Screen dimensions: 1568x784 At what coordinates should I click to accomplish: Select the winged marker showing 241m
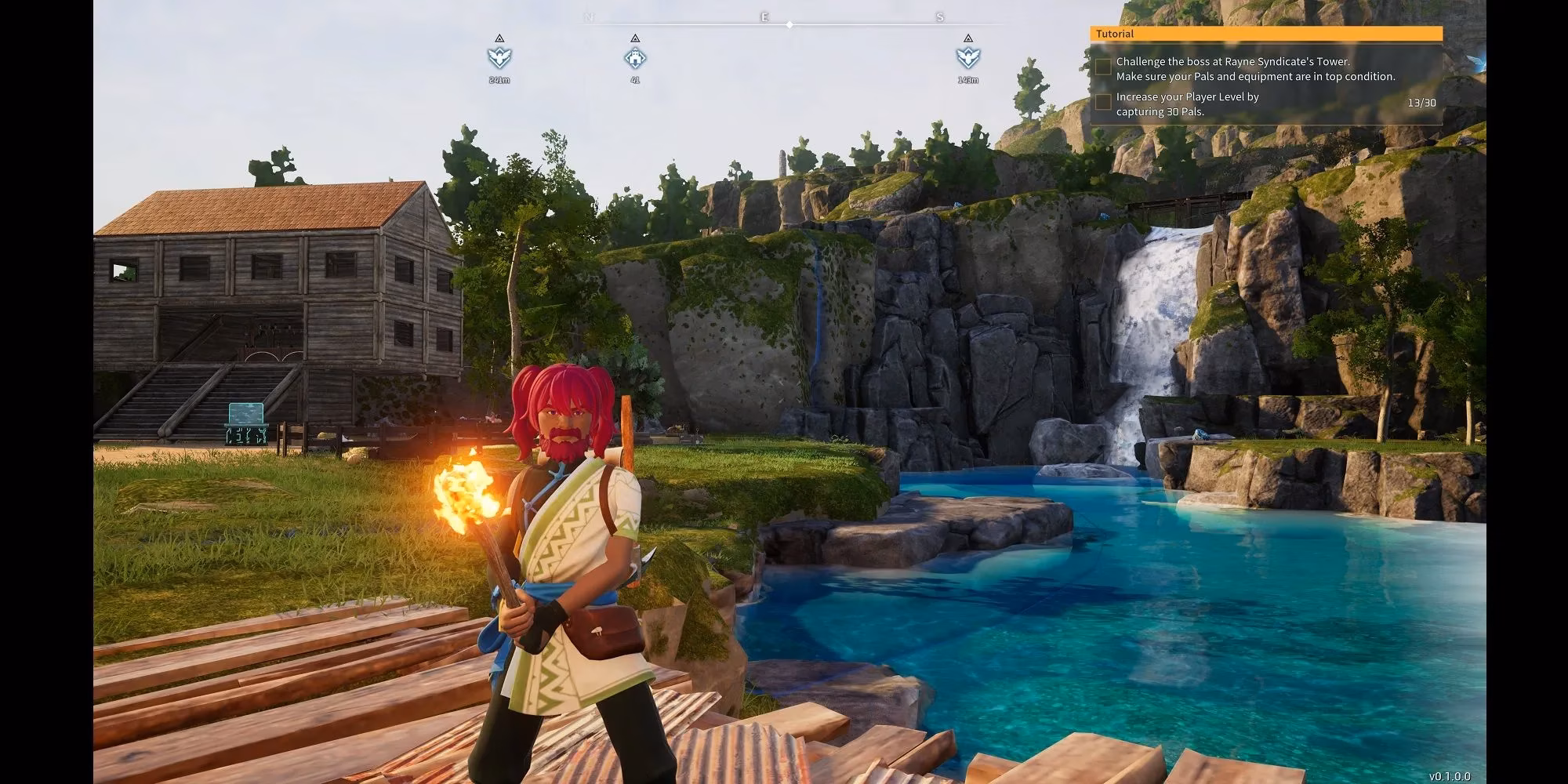pos(499,57)
